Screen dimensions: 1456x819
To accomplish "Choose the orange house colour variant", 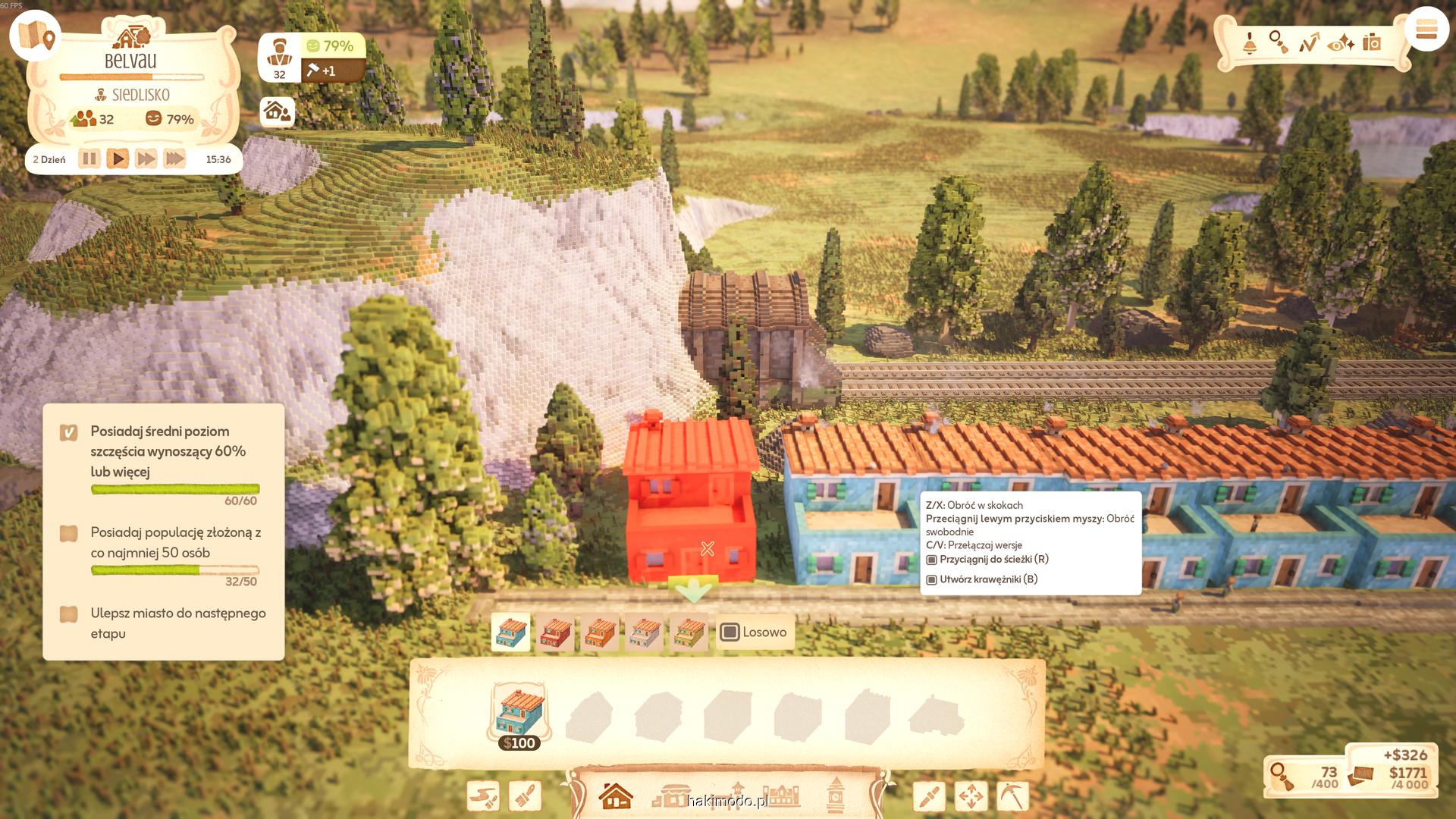I will point(600,632).
